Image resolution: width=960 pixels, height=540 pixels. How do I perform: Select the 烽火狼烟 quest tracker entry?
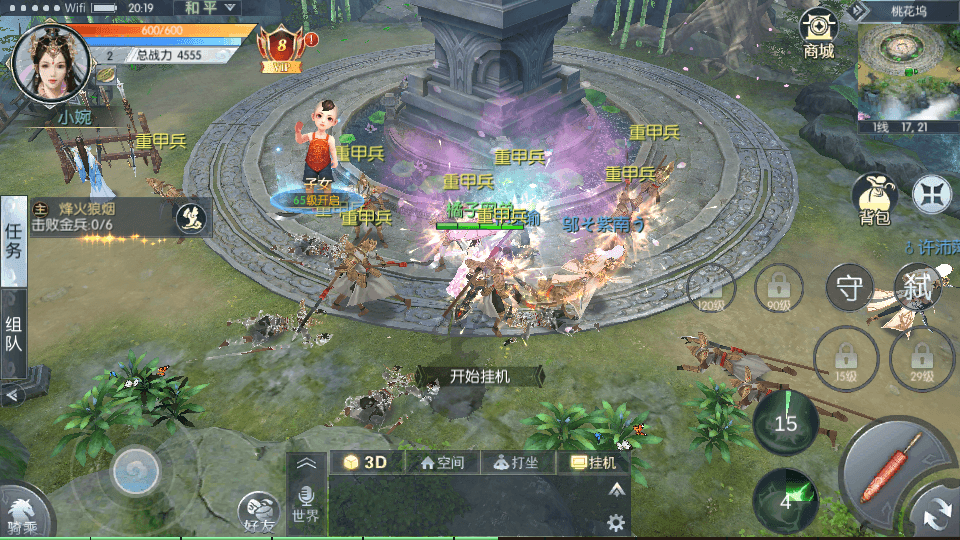point(100,217)
